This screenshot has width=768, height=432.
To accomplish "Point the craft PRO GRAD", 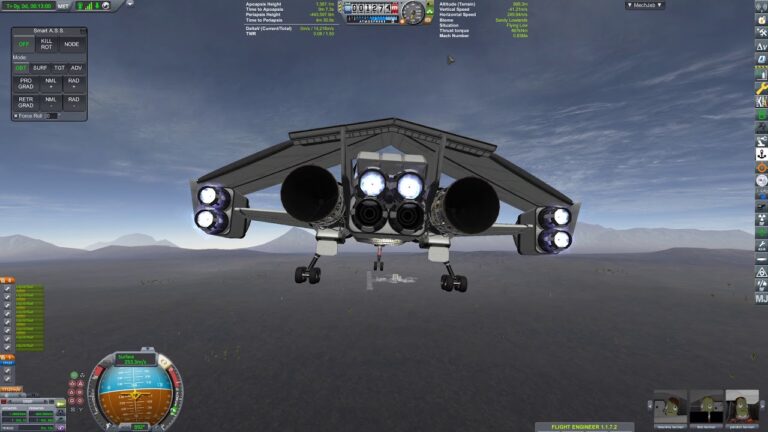I will point(25,84).
